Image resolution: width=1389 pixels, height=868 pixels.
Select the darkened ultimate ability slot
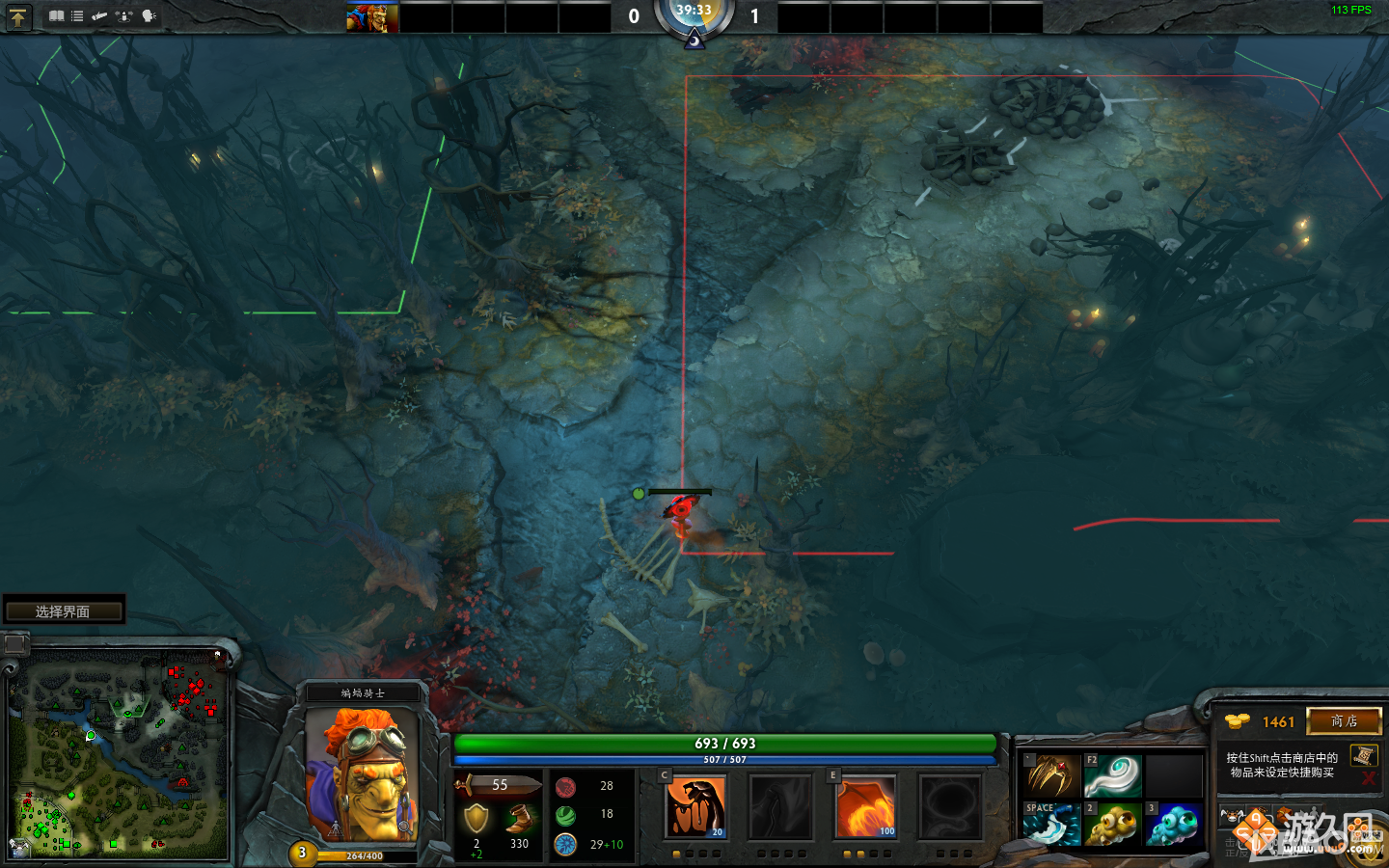[x=950, y=808]
